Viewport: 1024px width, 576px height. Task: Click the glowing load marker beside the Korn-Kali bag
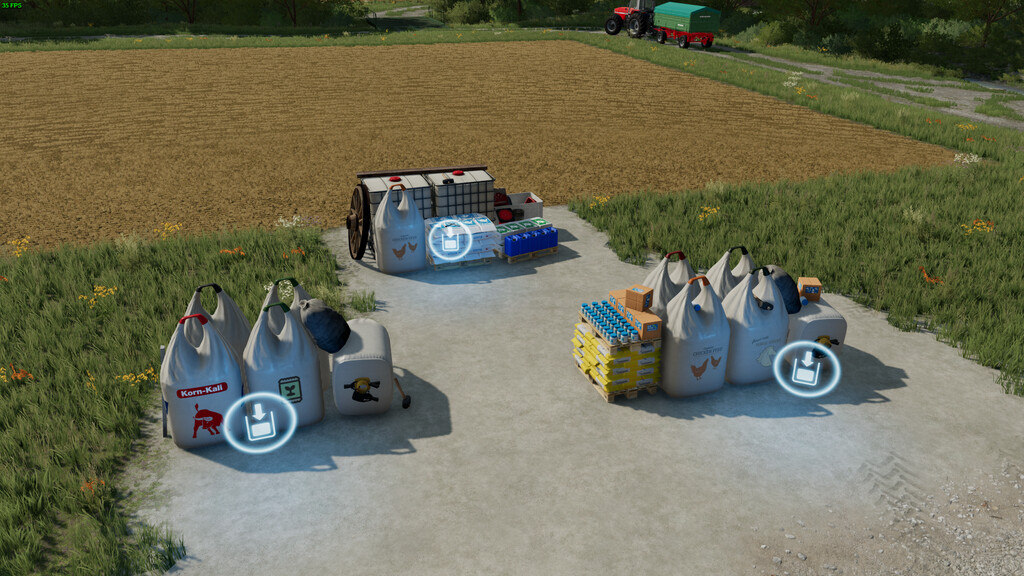[259, 422]
